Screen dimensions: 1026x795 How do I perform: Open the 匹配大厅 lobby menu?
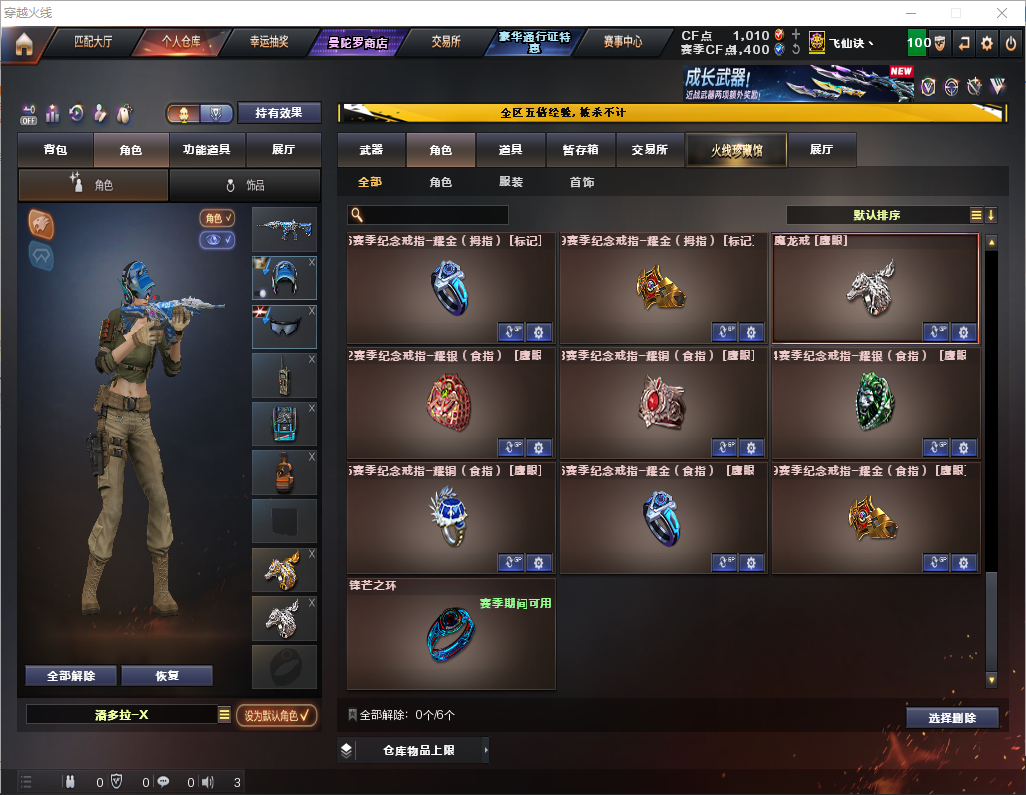pos(93,43)
